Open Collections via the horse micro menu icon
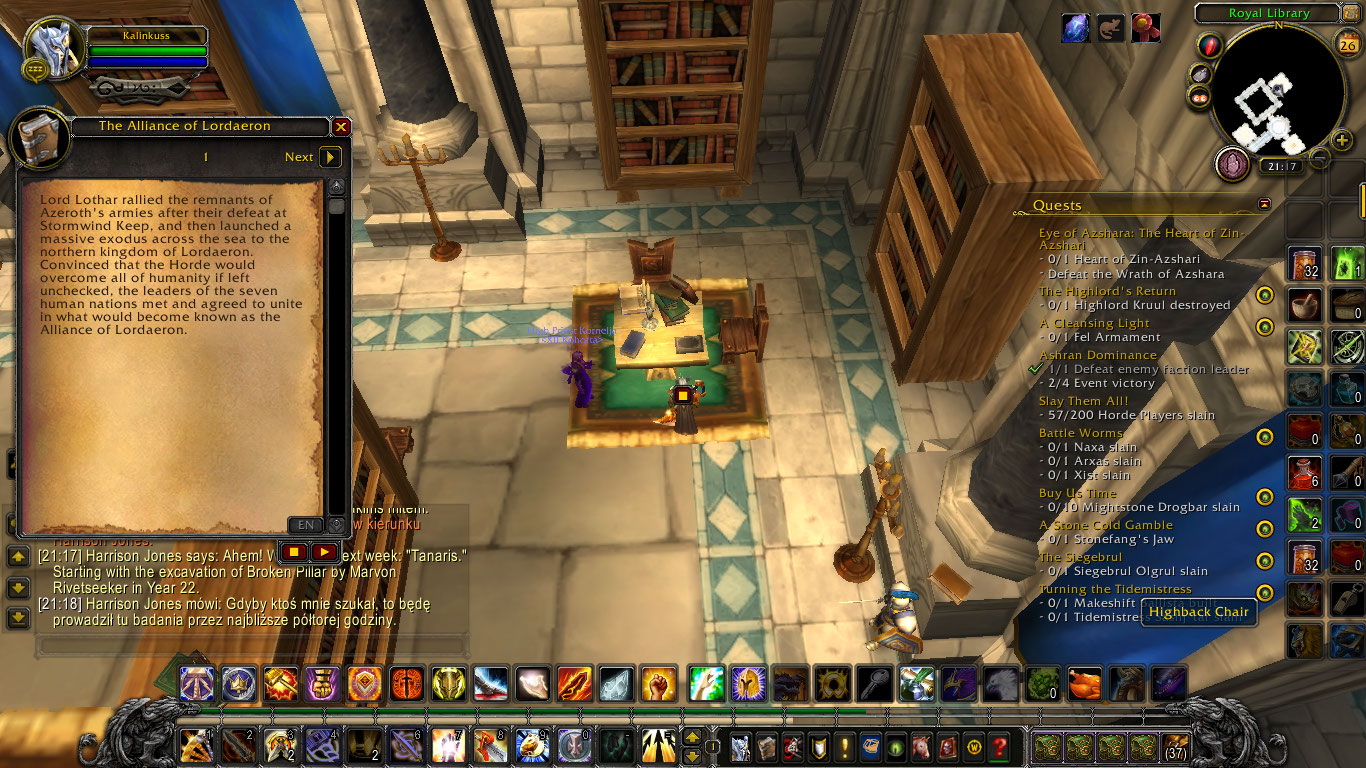1366x768 pixels. point(920,744)
